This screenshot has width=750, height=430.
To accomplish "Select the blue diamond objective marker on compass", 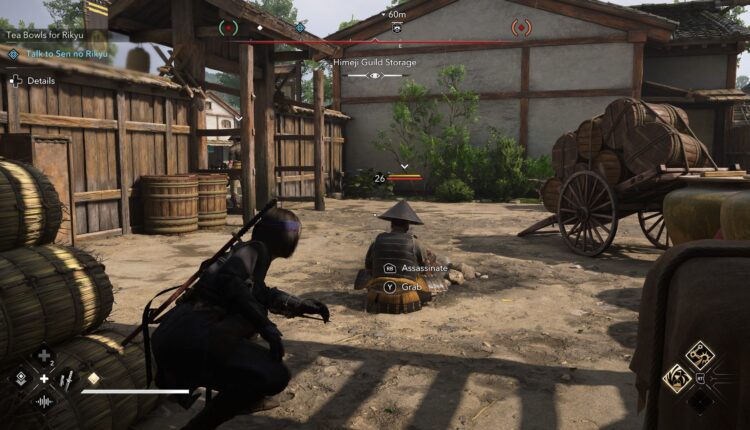I will pos(300,27).
